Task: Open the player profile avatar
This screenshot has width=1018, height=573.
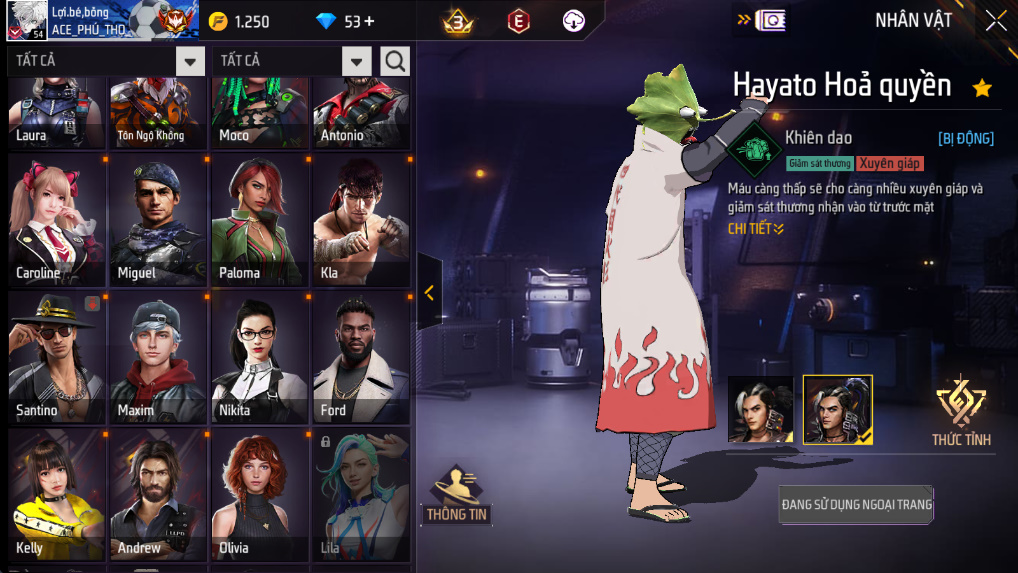Action: [x=27, y=20]
